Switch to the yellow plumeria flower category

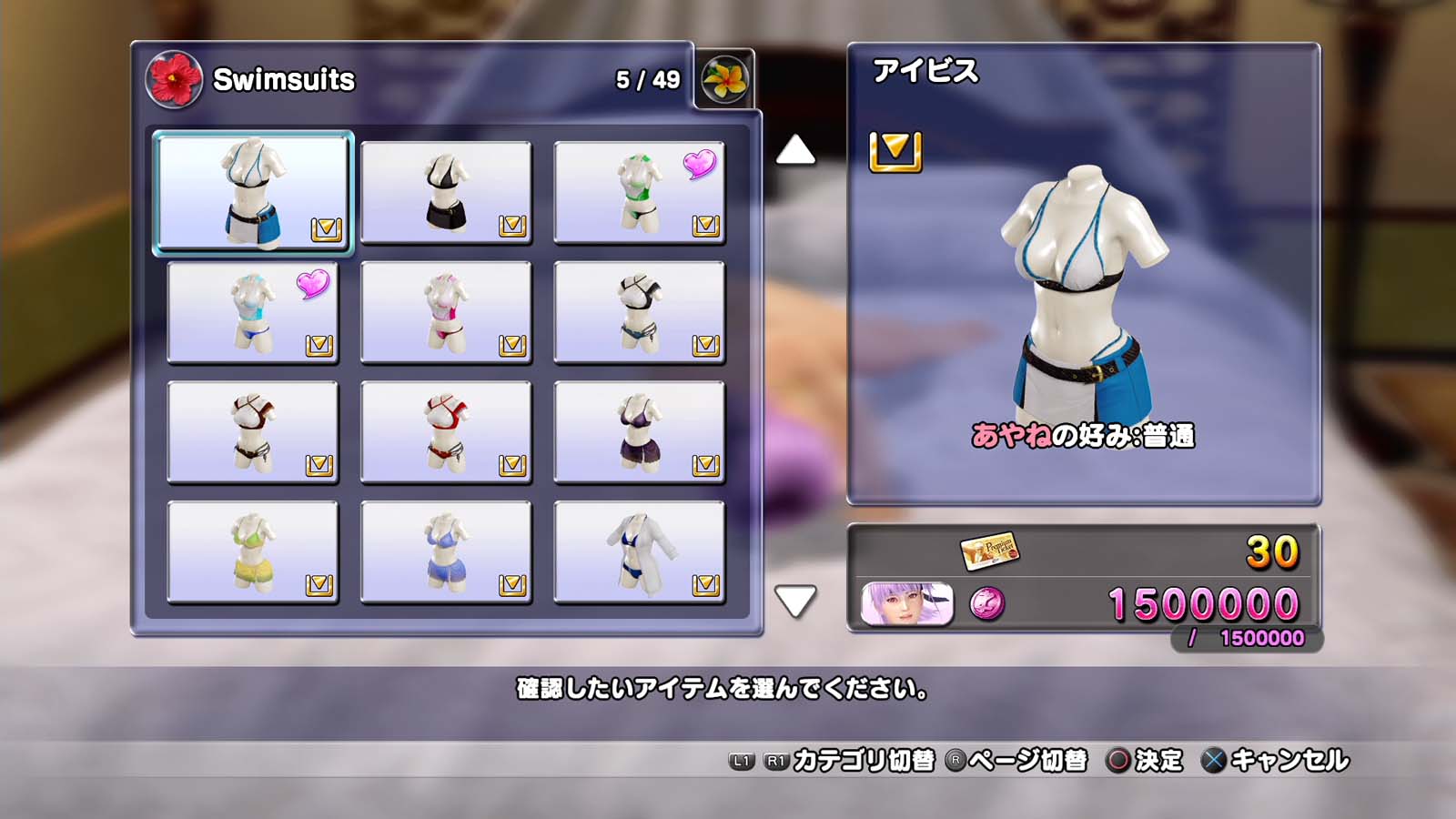(x=724, y=80)
